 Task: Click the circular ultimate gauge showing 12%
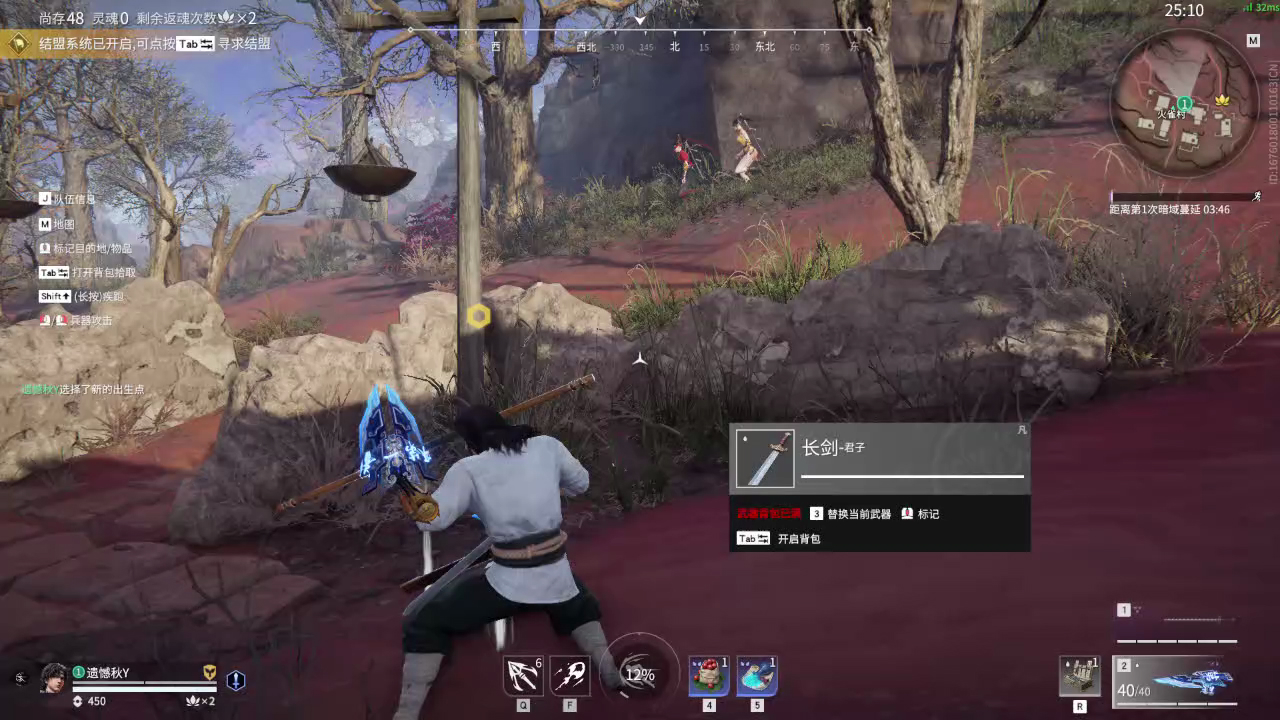click(638, 674)
